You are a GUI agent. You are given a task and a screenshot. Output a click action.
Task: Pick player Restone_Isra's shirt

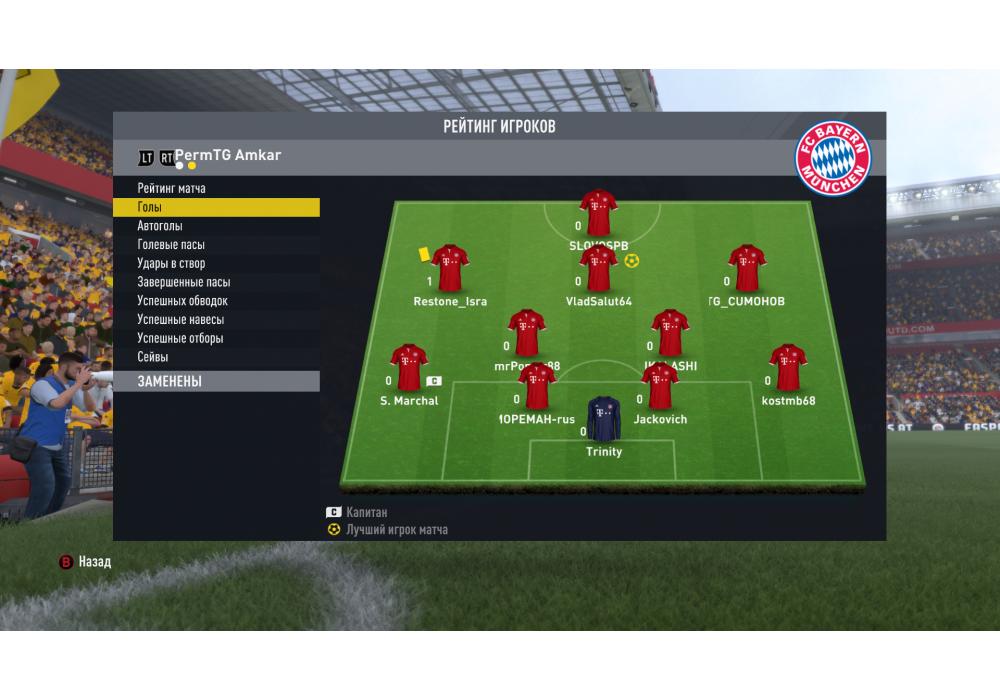450,268
